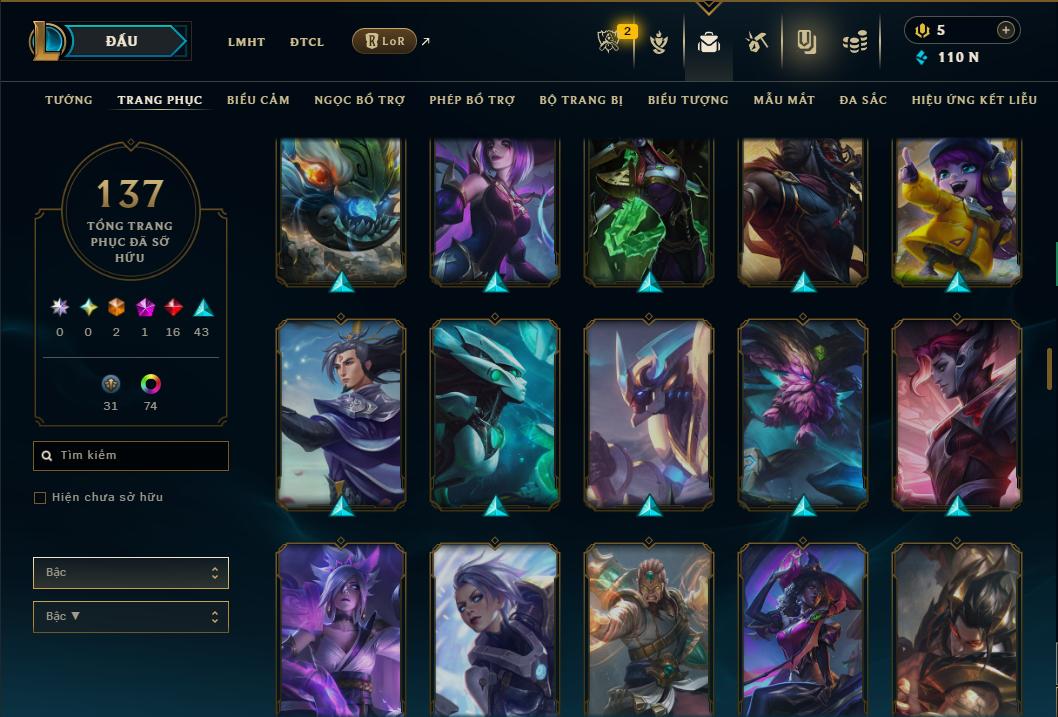
Task: Select the NGỌC BỔ TRỢ tab
Action: coord(359,100)
